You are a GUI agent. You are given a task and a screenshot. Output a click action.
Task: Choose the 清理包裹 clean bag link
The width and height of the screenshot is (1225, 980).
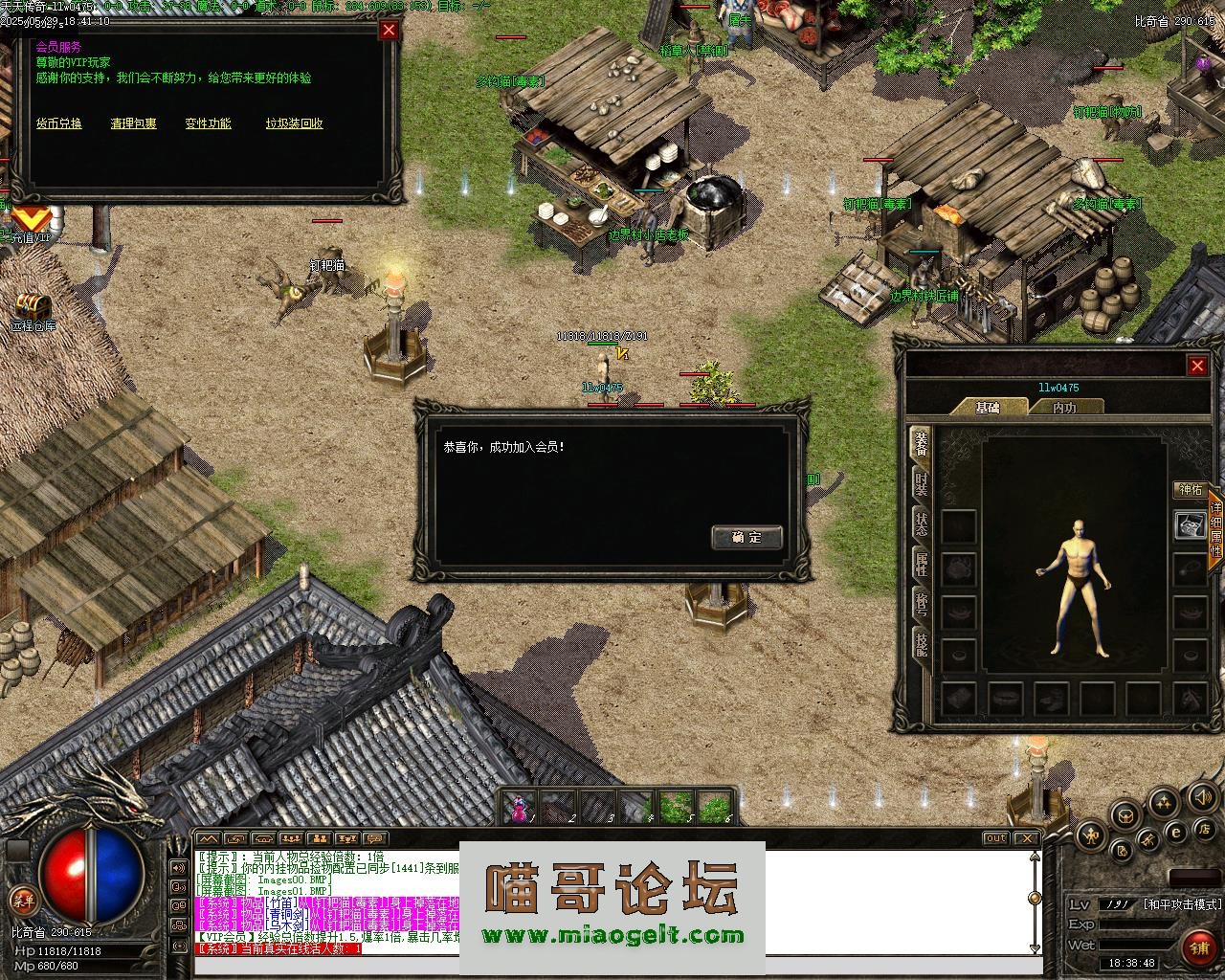pos(133,123)
